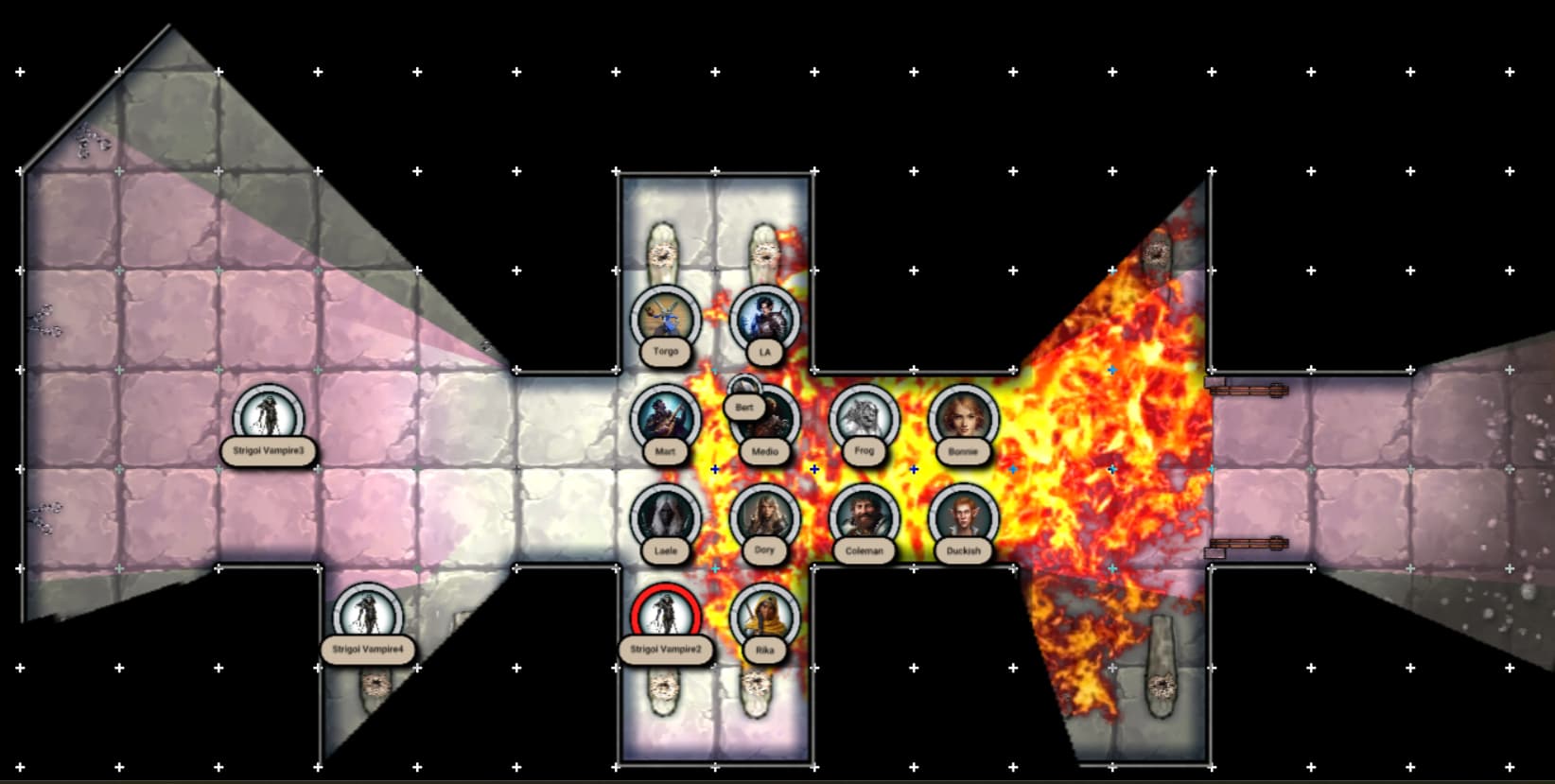This screenshot has height=784, width=1555.
Task: Select the Rika token
Action: coord(765,617)
